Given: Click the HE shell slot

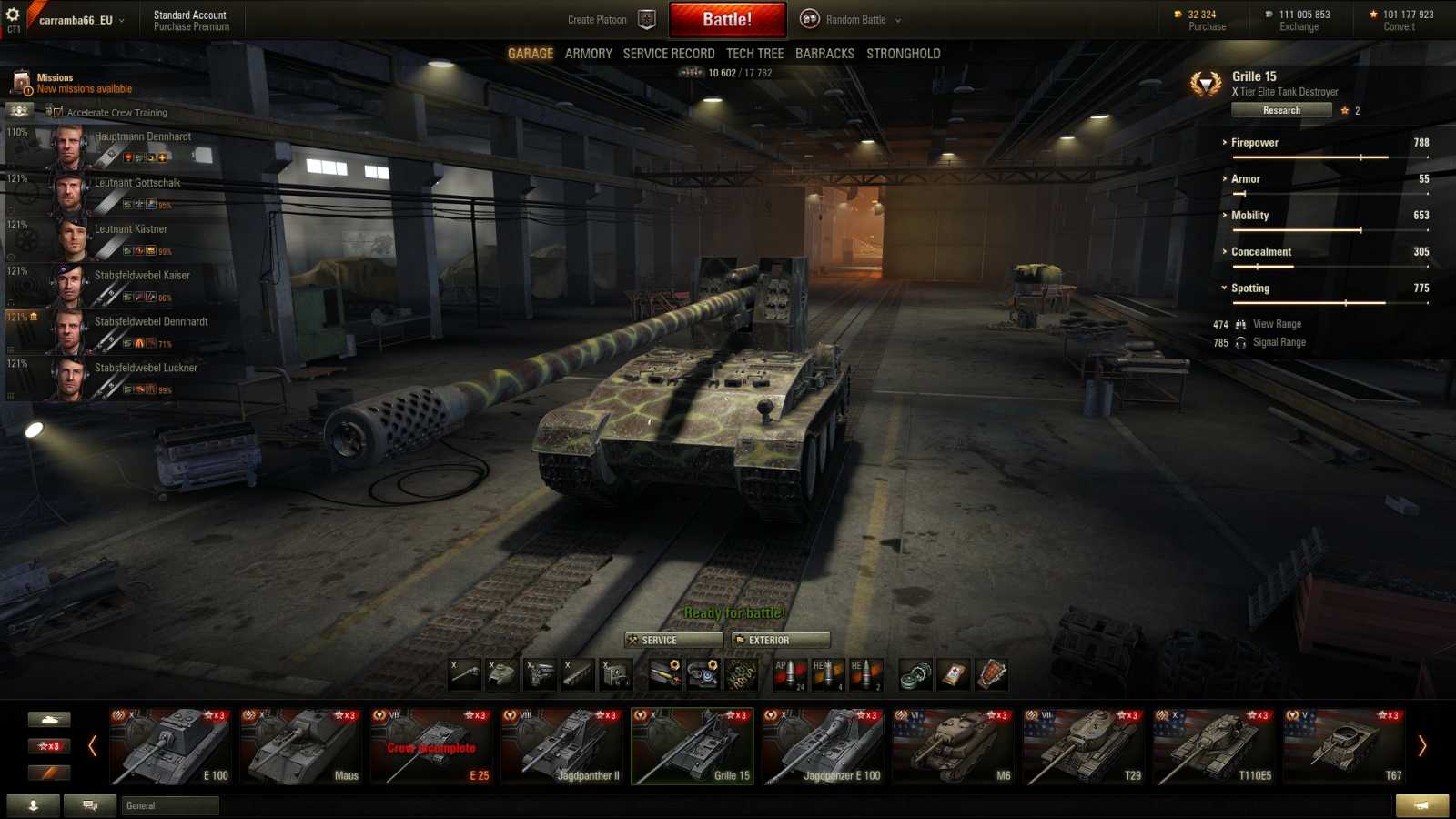Looking at the screenshot, I should [864, 673].
